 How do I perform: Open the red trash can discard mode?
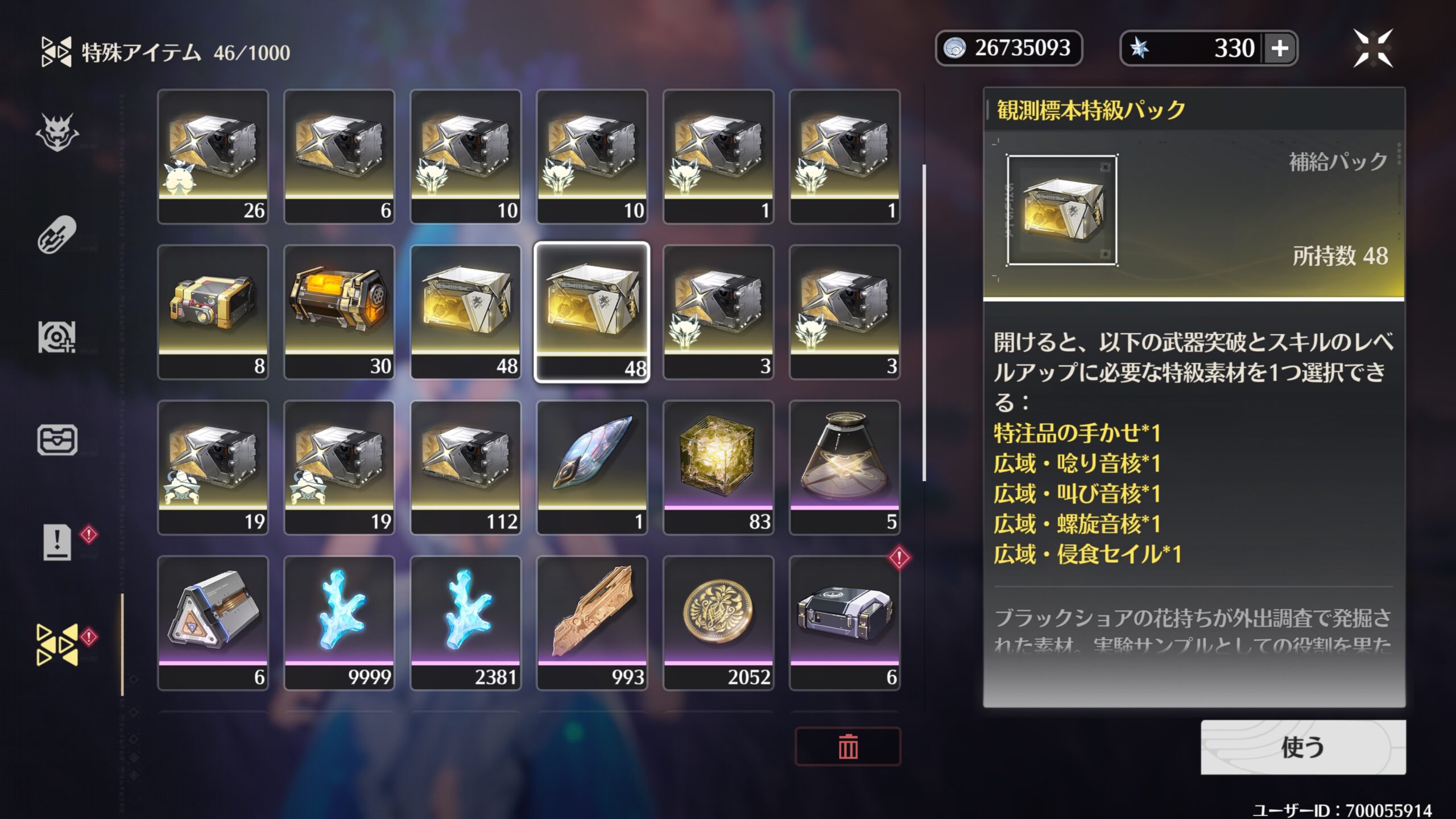pyautogui.click(x=847, y=746)
